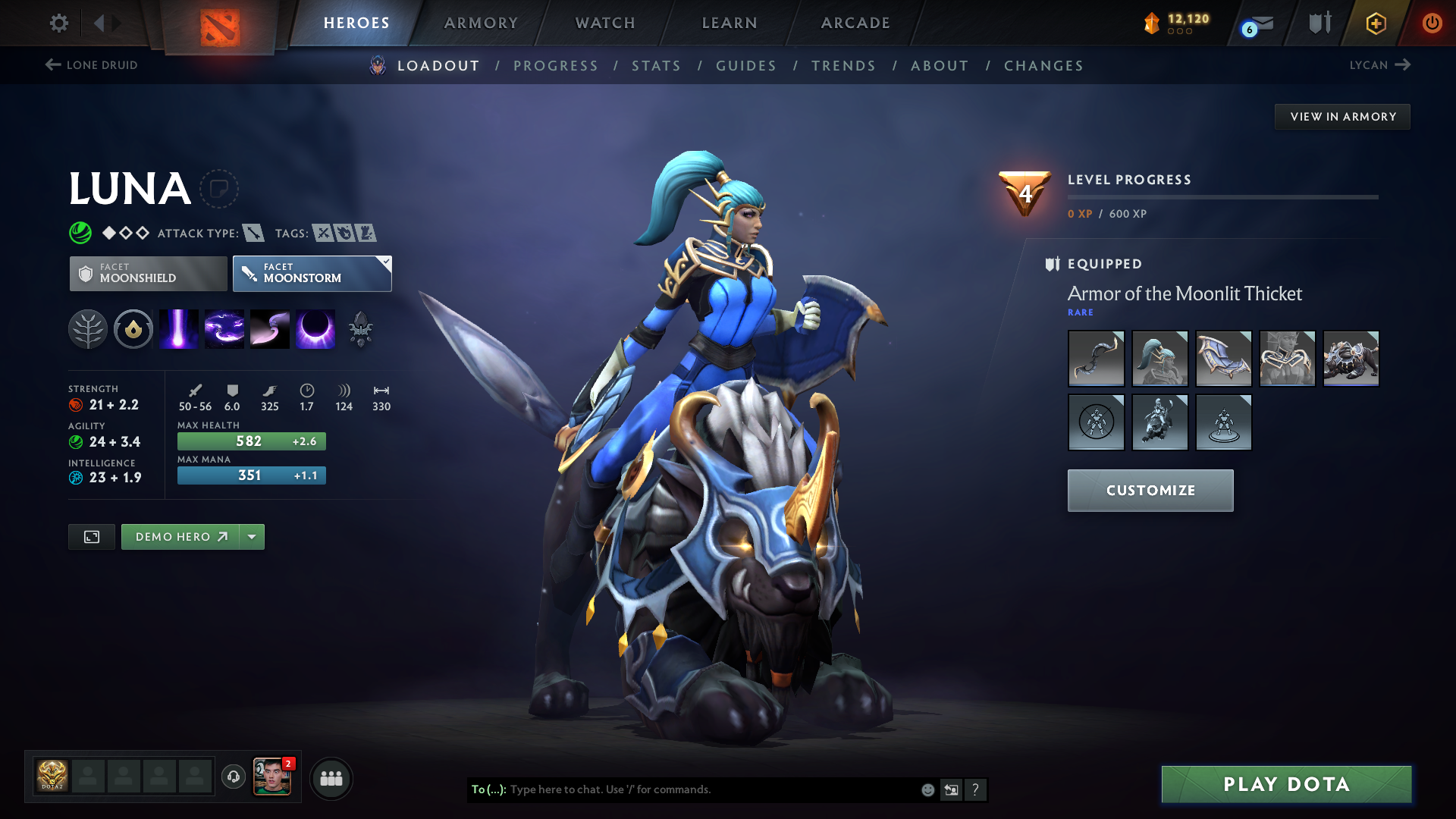Click the Play Dota button
The height and width of the screenshot is (819, 1456).
[x=1286, y=784]
